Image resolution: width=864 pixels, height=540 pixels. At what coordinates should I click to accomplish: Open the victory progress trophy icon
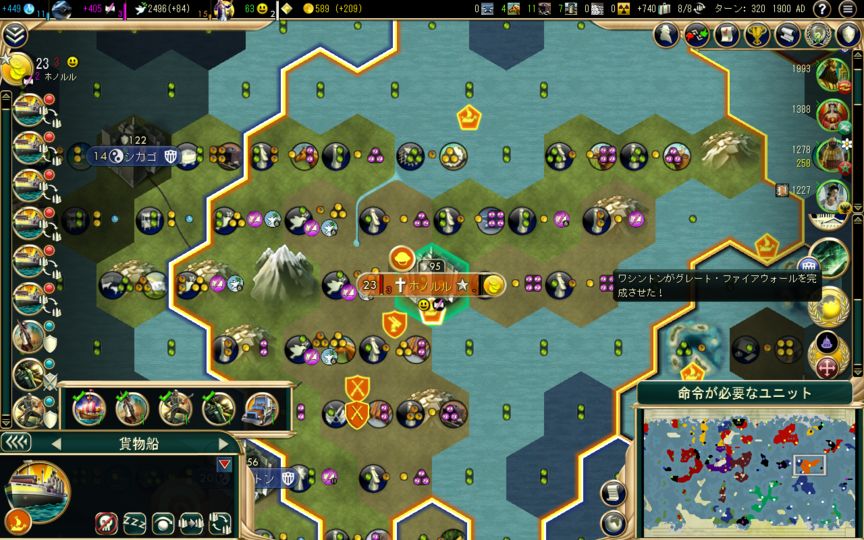[754, 34]
